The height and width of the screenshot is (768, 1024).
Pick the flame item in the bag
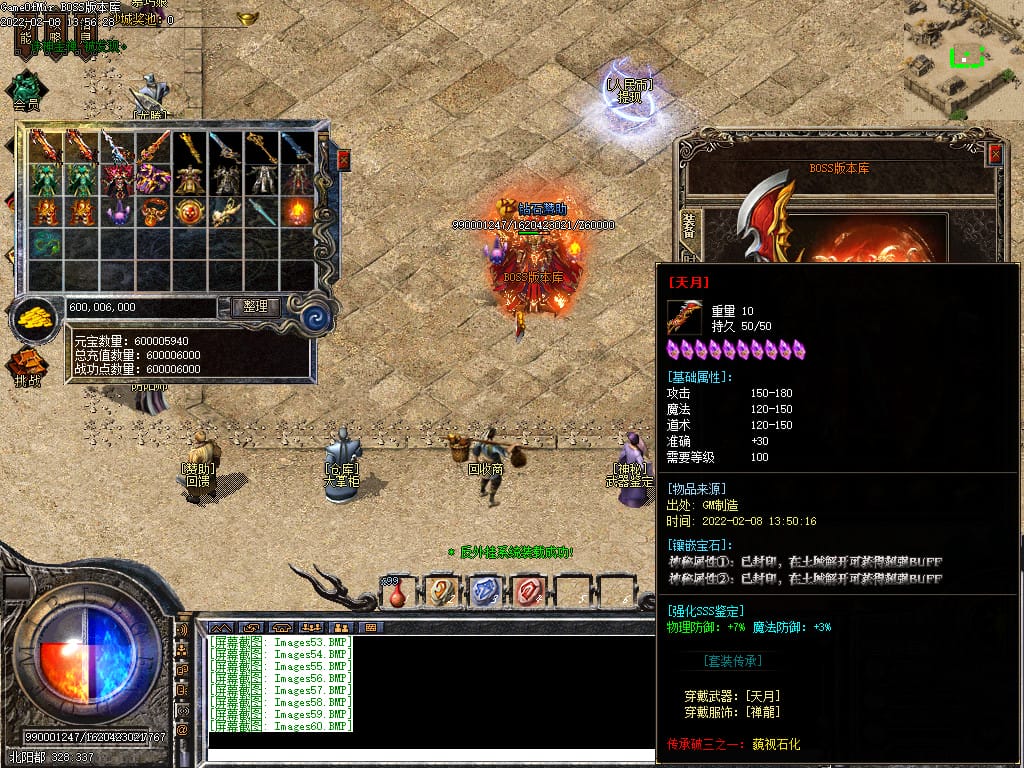click(x=297, y=211)
